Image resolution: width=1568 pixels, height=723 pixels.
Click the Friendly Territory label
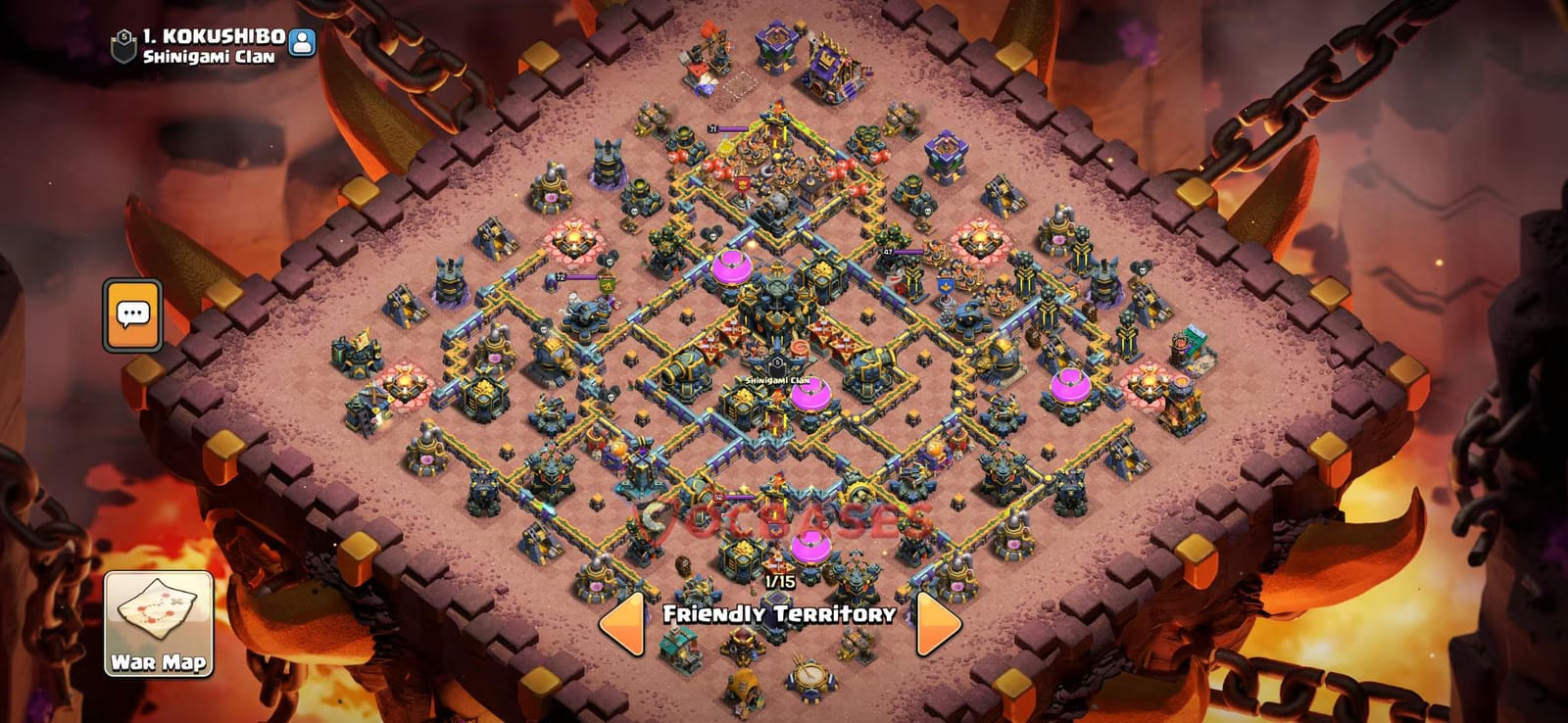coord(779,615)
